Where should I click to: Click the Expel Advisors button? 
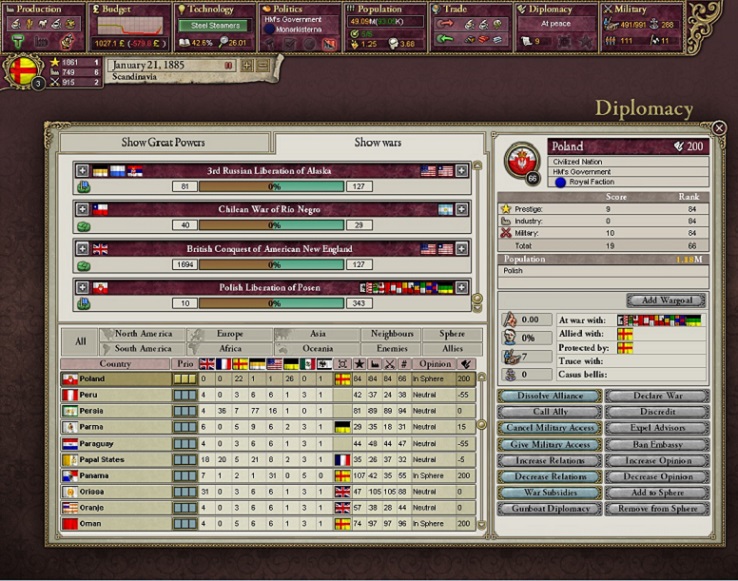coord(657,428)
